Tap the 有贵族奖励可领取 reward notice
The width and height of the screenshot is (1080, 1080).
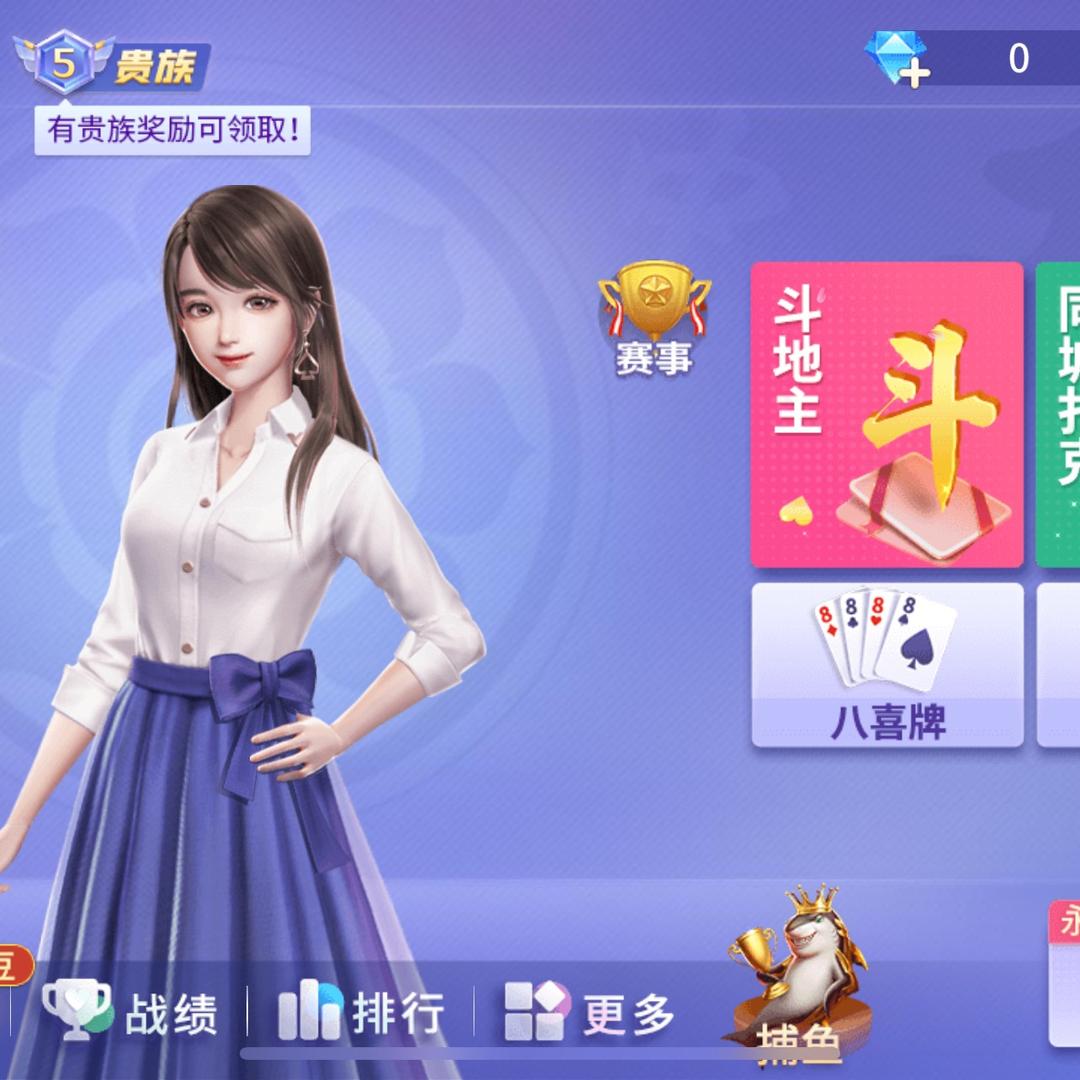tap(173, 131)
